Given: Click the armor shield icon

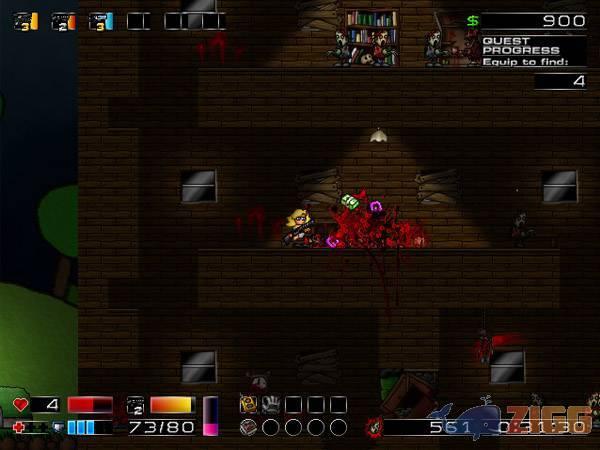Looking at the screenshot, I should click(x=58, y=427).
